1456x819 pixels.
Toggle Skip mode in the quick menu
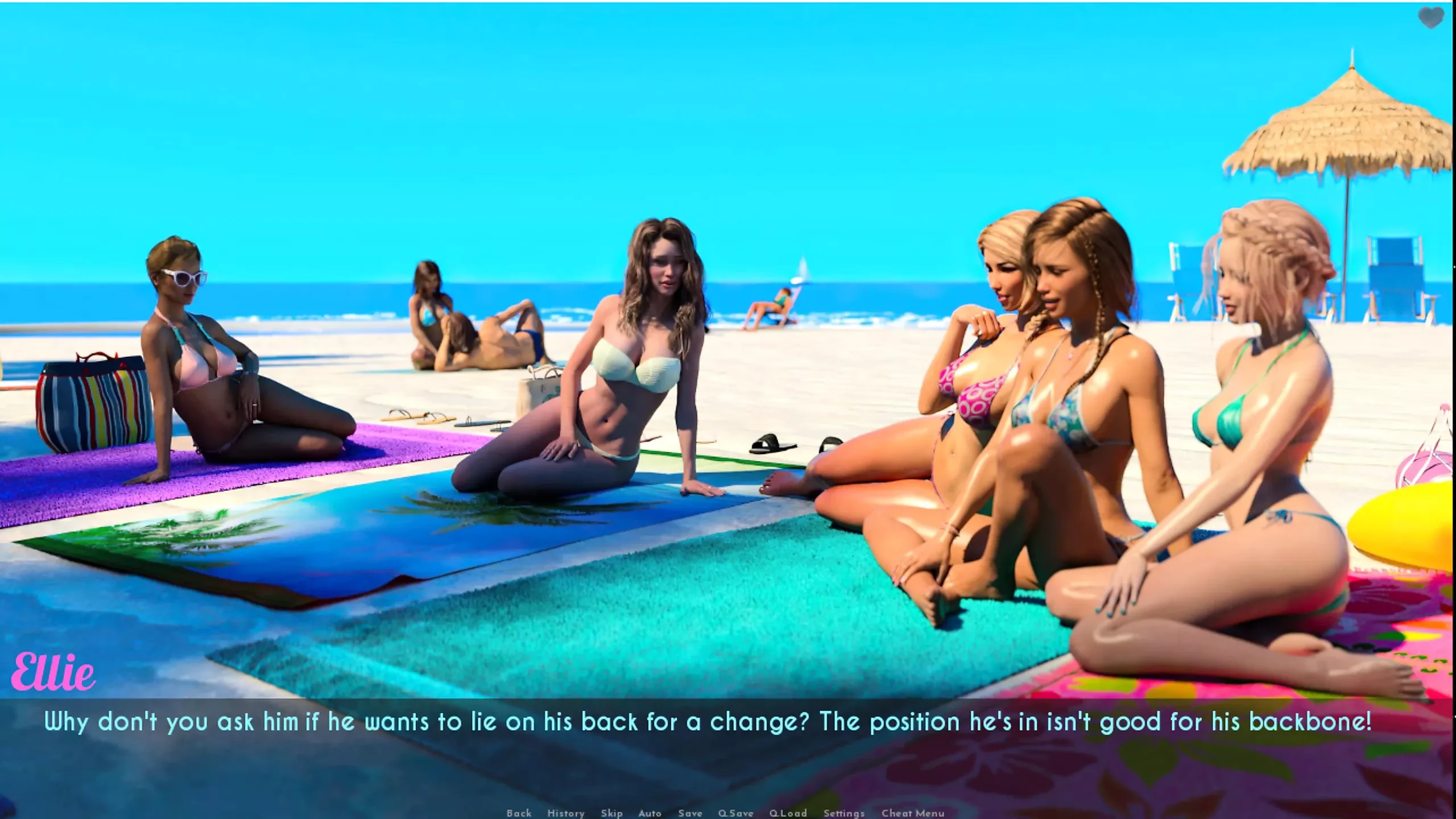point(613,813)
